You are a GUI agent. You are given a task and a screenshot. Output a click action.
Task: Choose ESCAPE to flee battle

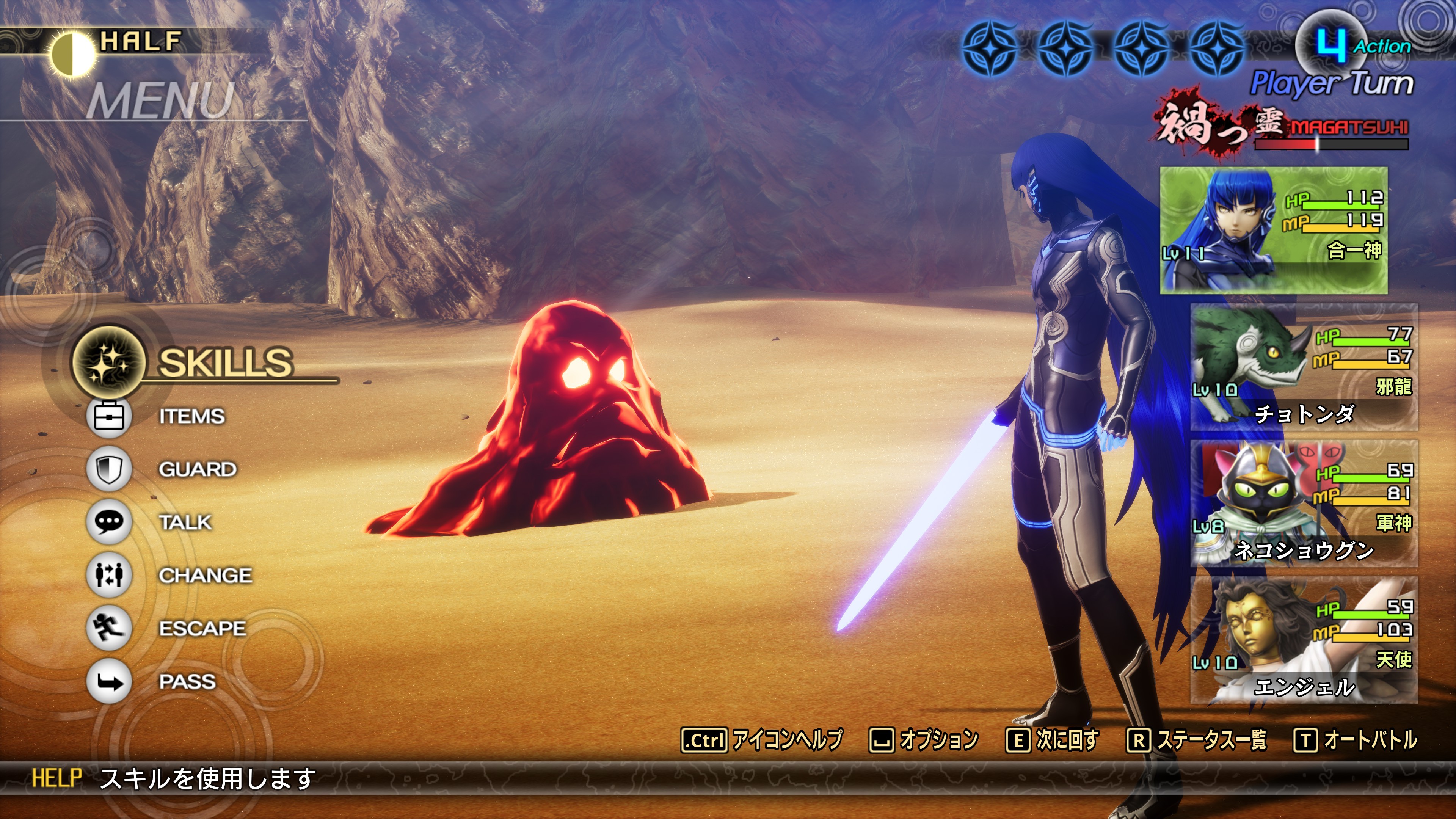pyautogui.click(x=202, y=629)
